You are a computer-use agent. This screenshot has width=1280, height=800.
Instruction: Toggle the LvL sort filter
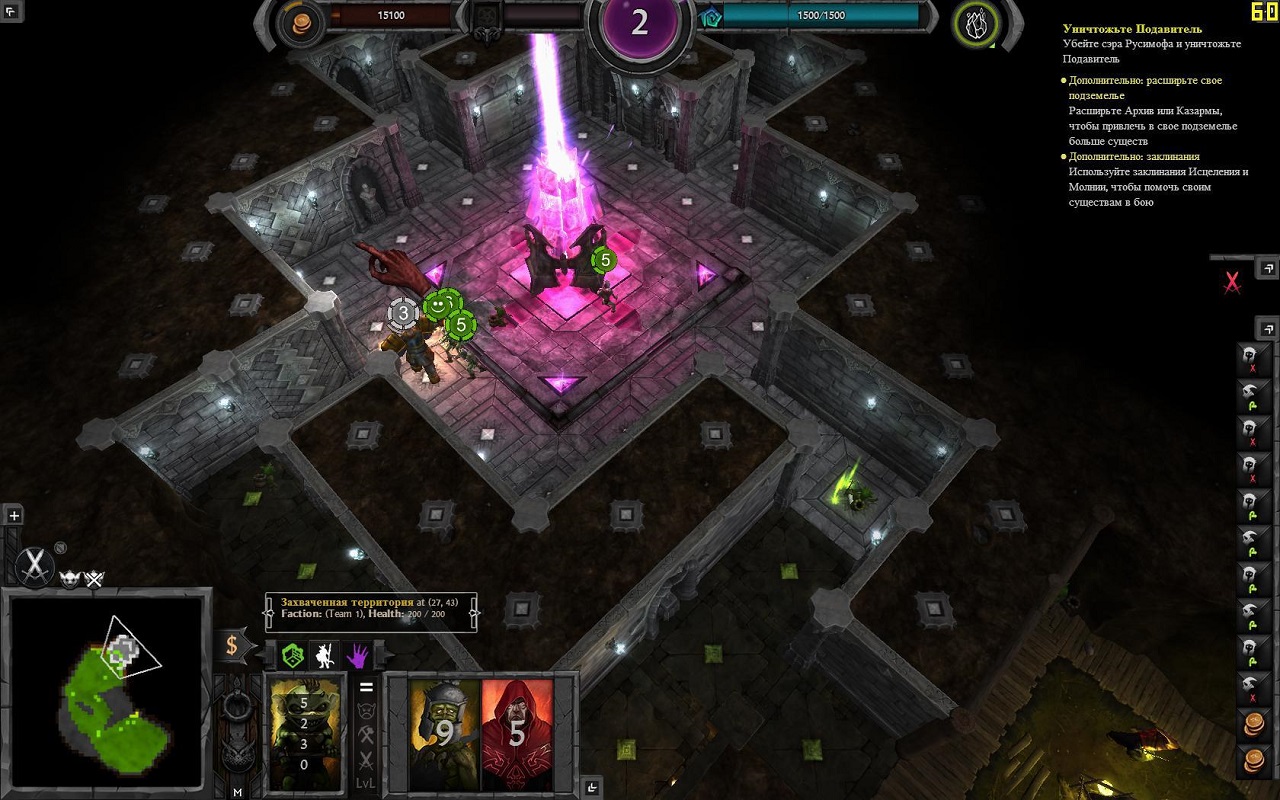pos(366,783)
